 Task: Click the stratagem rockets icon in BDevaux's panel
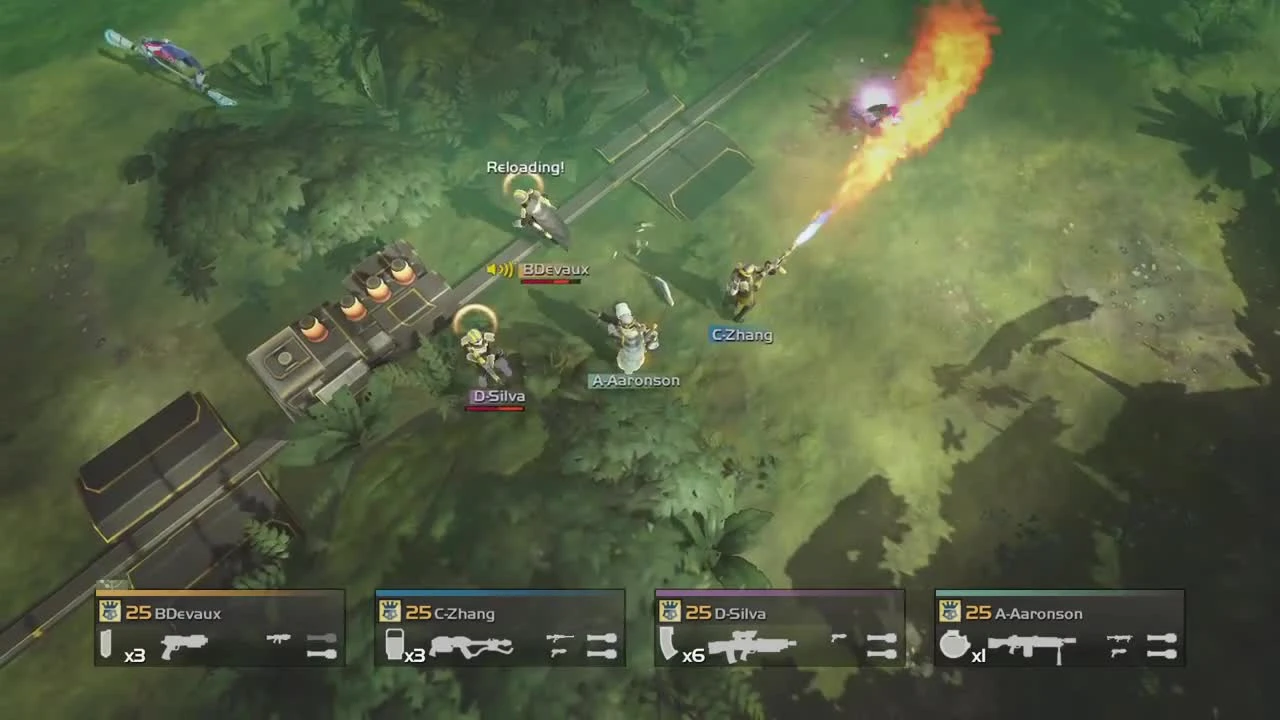(320, 644)
